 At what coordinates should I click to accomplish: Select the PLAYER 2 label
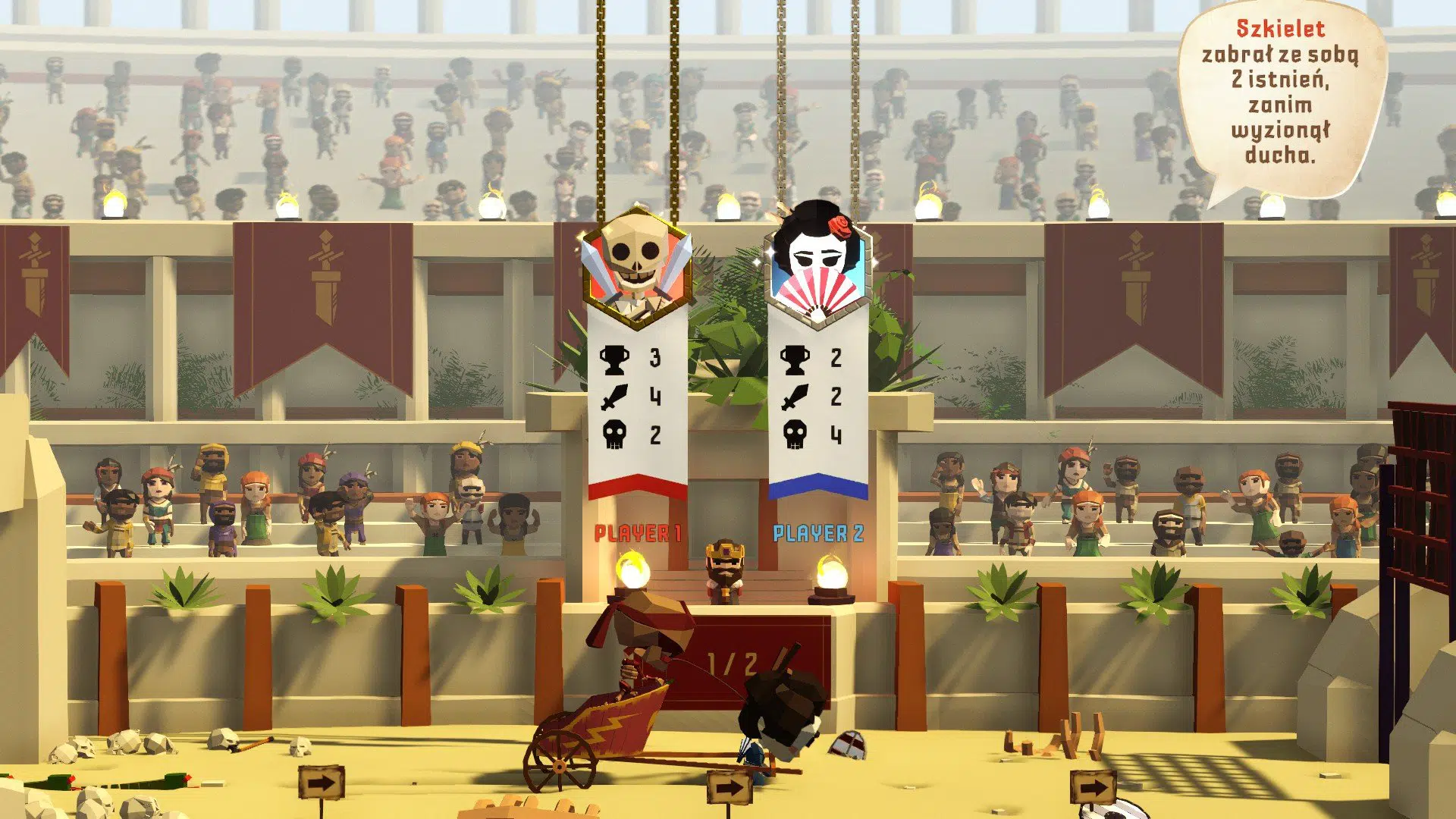coord(818,534)
